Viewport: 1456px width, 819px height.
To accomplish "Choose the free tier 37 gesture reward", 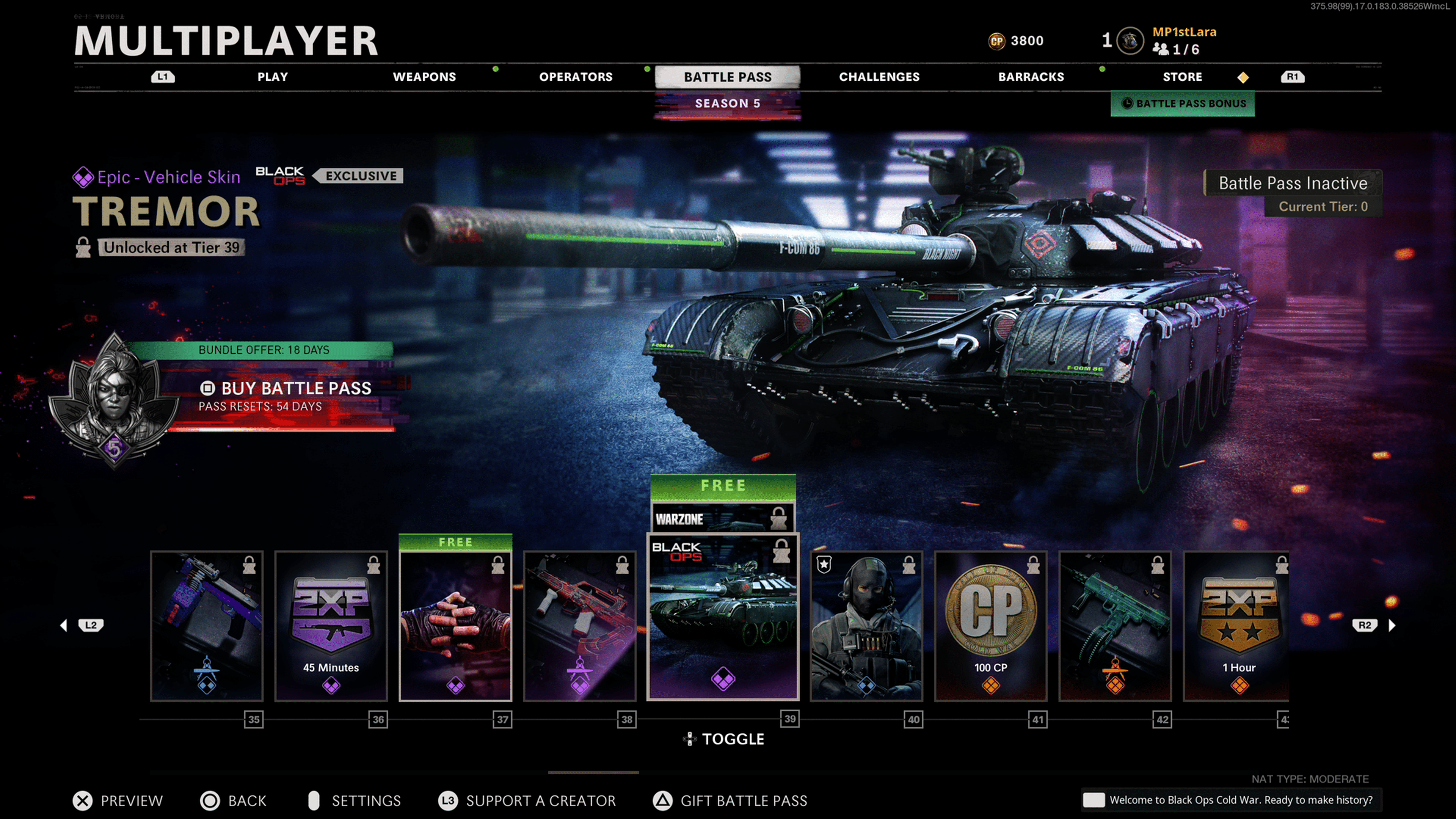I will point(455,626).
